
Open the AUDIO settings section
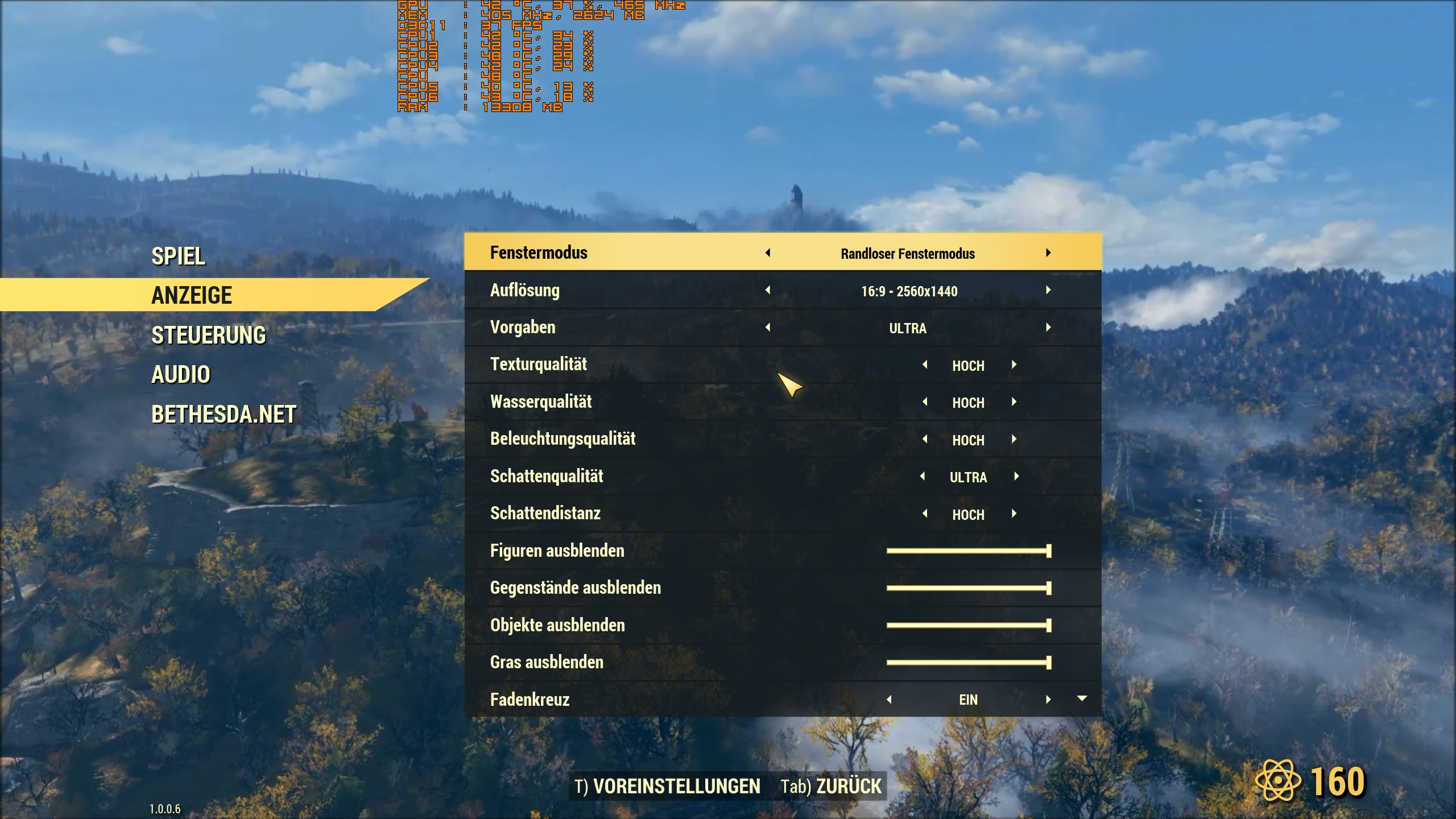tap(181, 374)
